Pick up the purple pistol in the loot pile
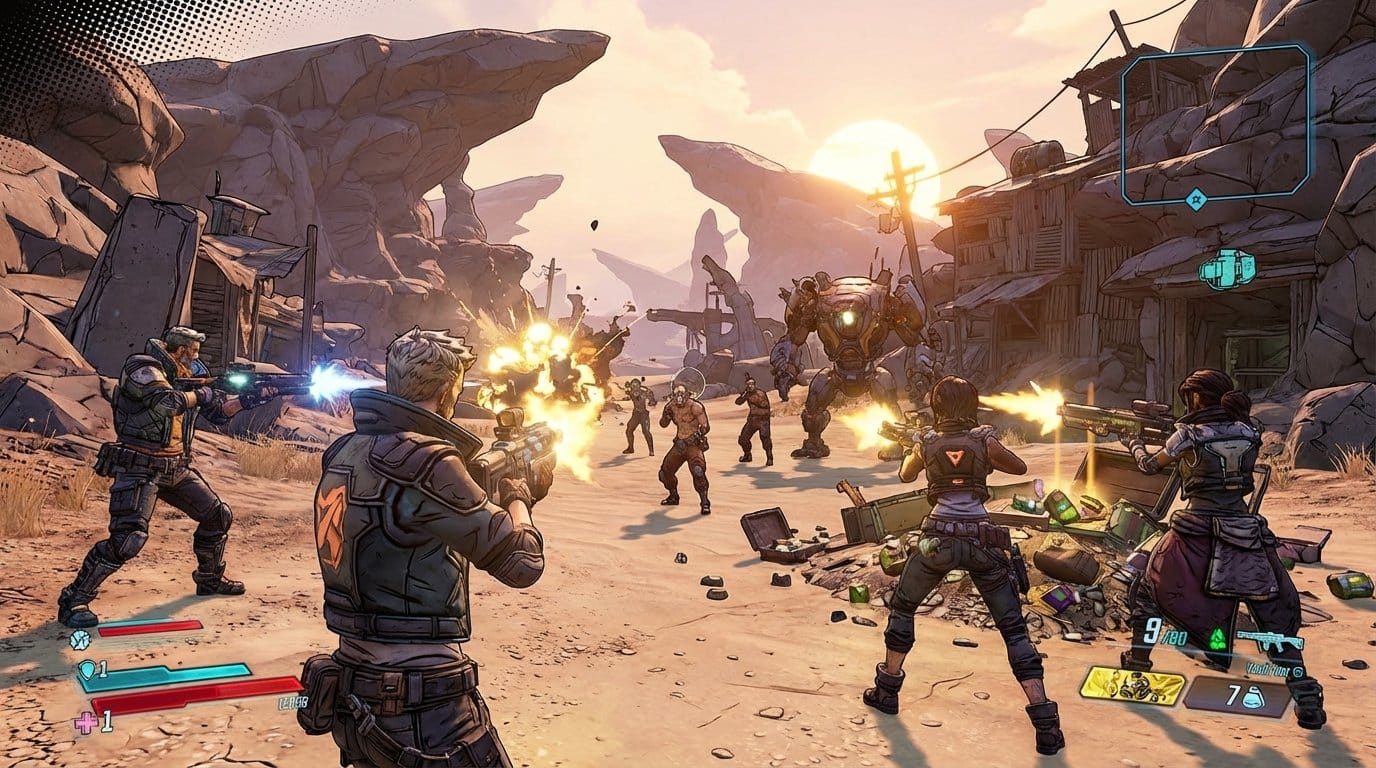1376x768 pixels. coord(1059,596)
